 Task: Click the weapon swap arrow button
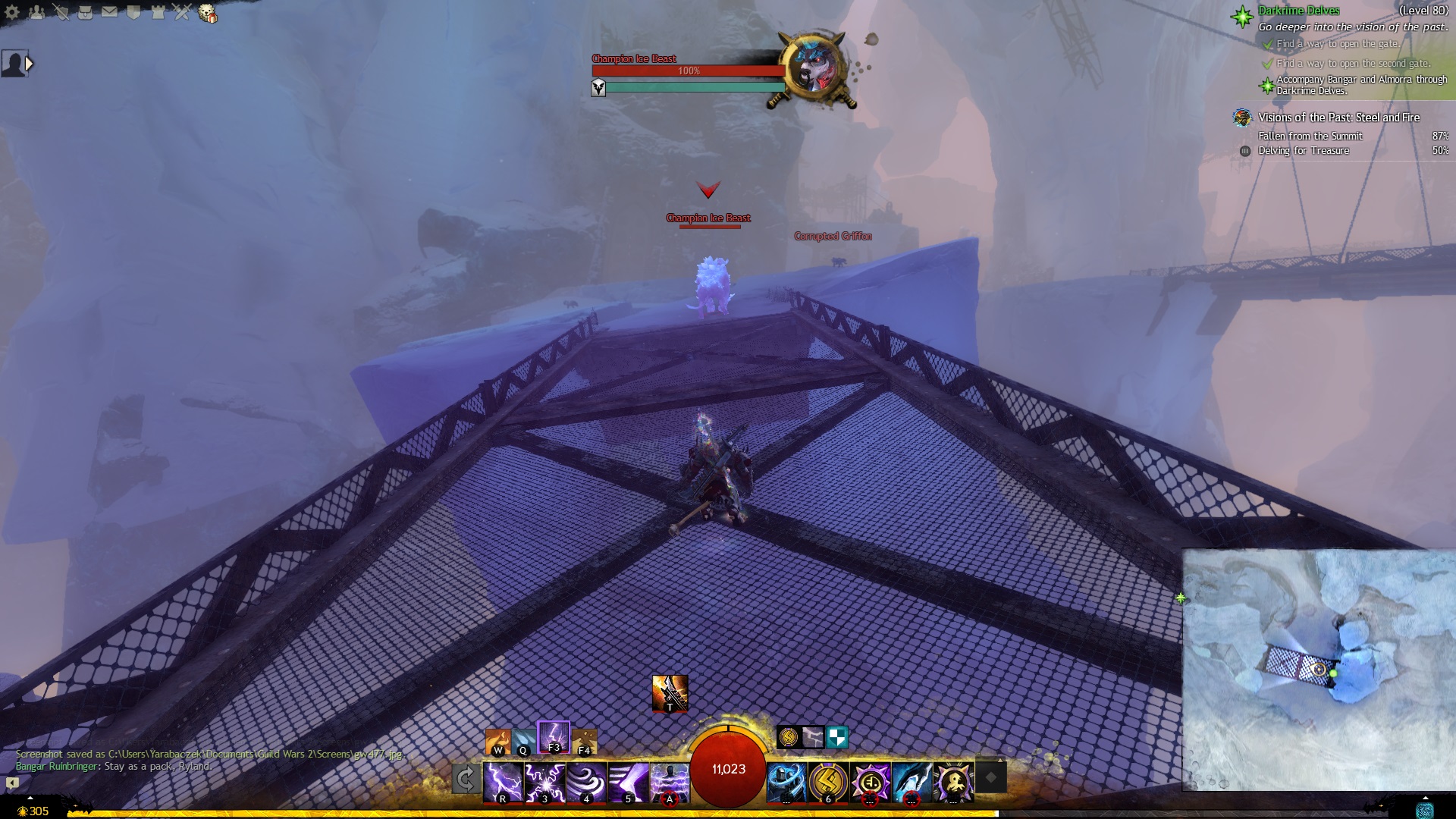point(466,779)
